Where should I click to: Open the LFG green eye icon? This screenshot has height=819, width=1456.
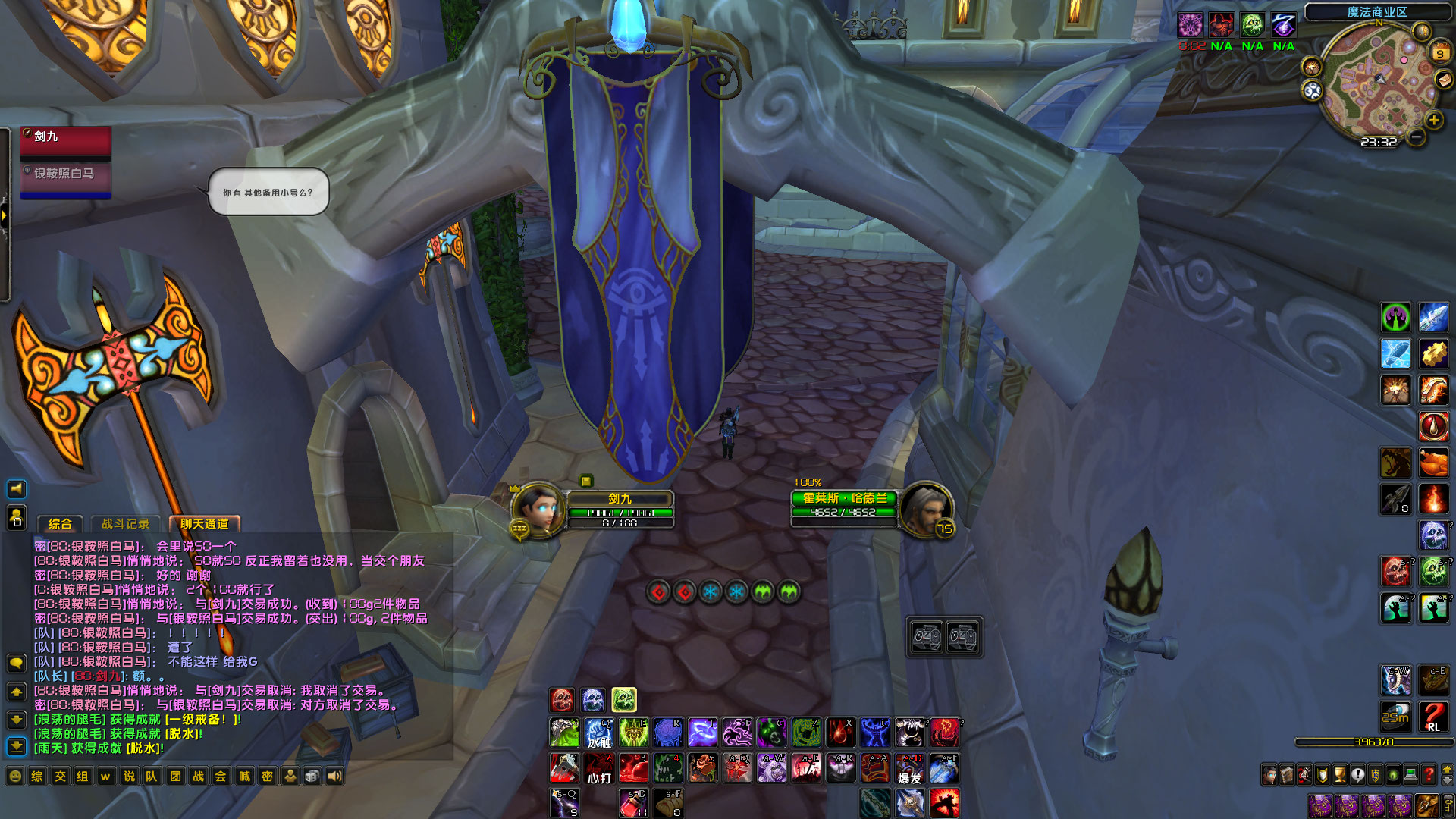tap(1392, 774)
